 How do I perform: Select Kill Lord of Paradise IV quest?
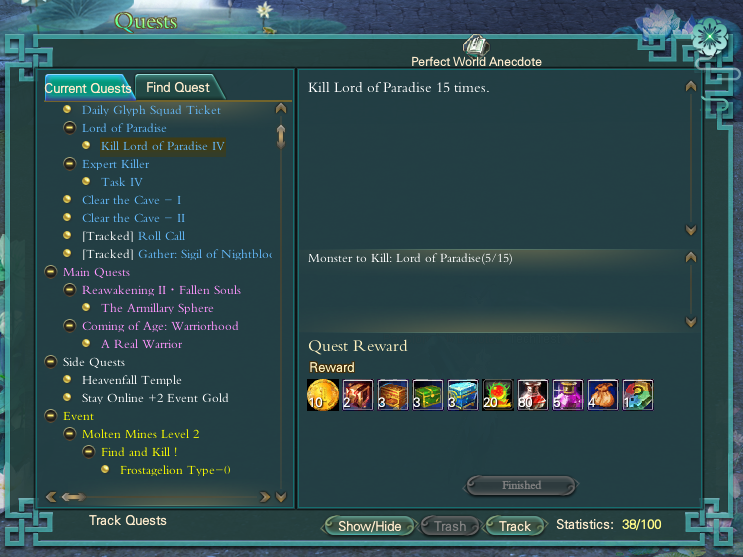click(x=162, y=146)
